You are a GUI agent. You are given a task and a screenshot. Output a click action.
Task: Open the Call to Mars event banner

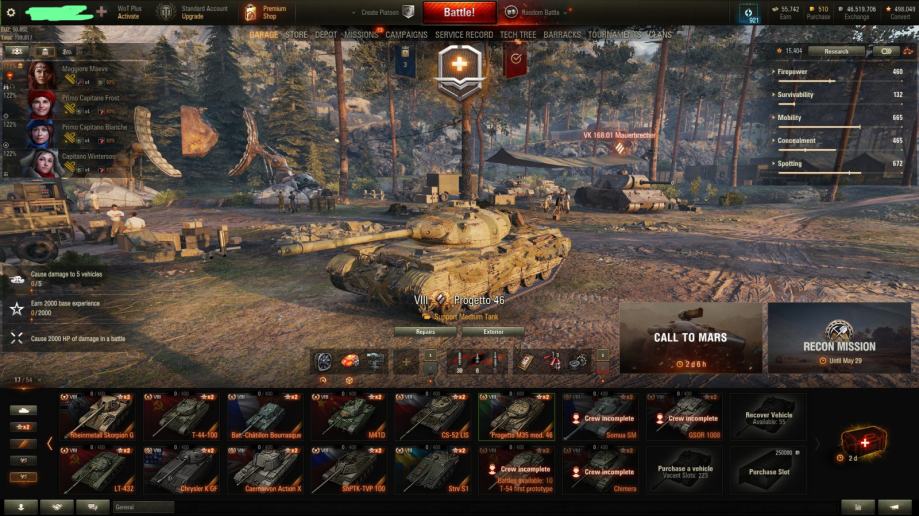690,338
